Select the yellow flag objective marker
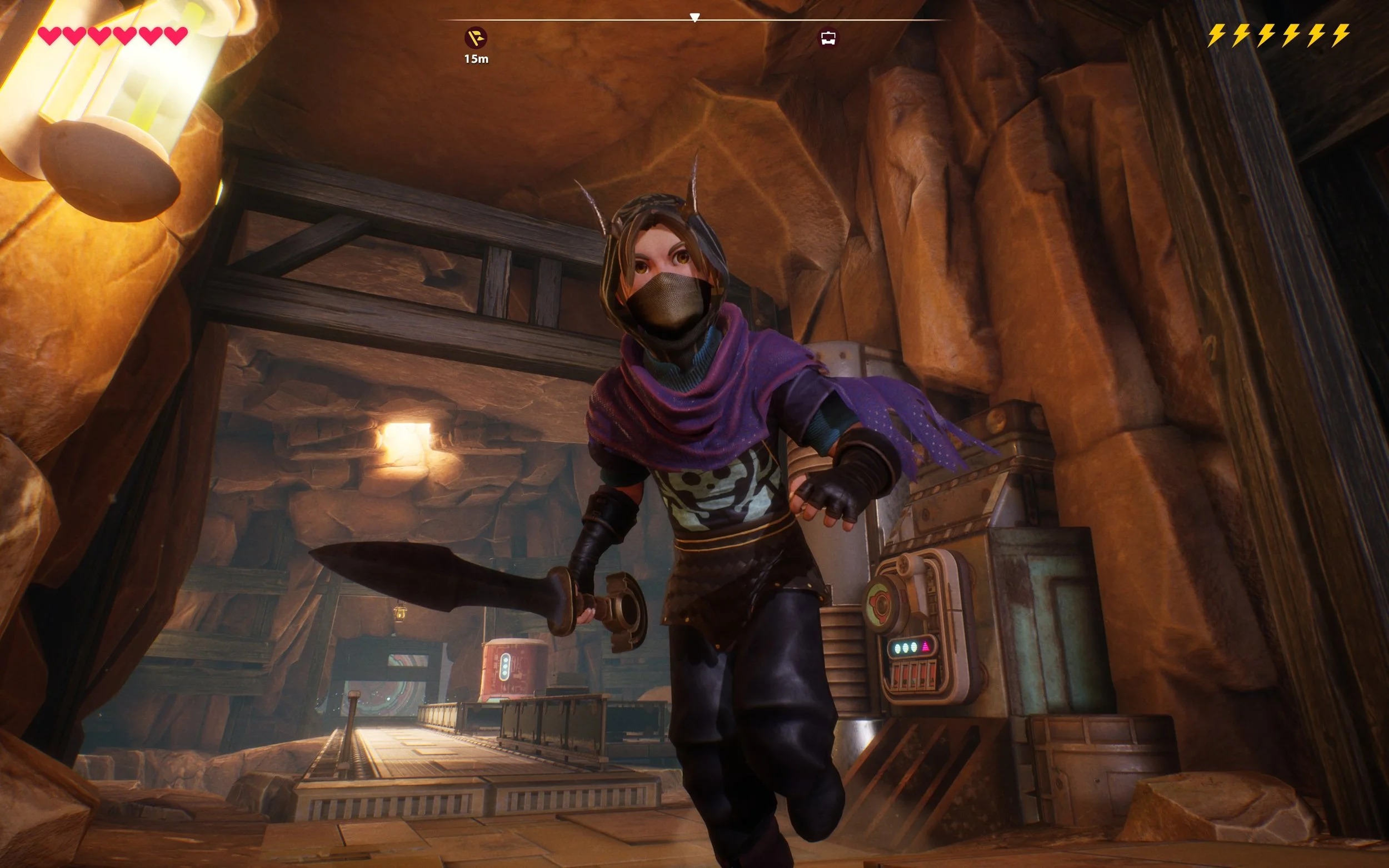Viewport: 1389px width, 868px height. click(476, 38)
